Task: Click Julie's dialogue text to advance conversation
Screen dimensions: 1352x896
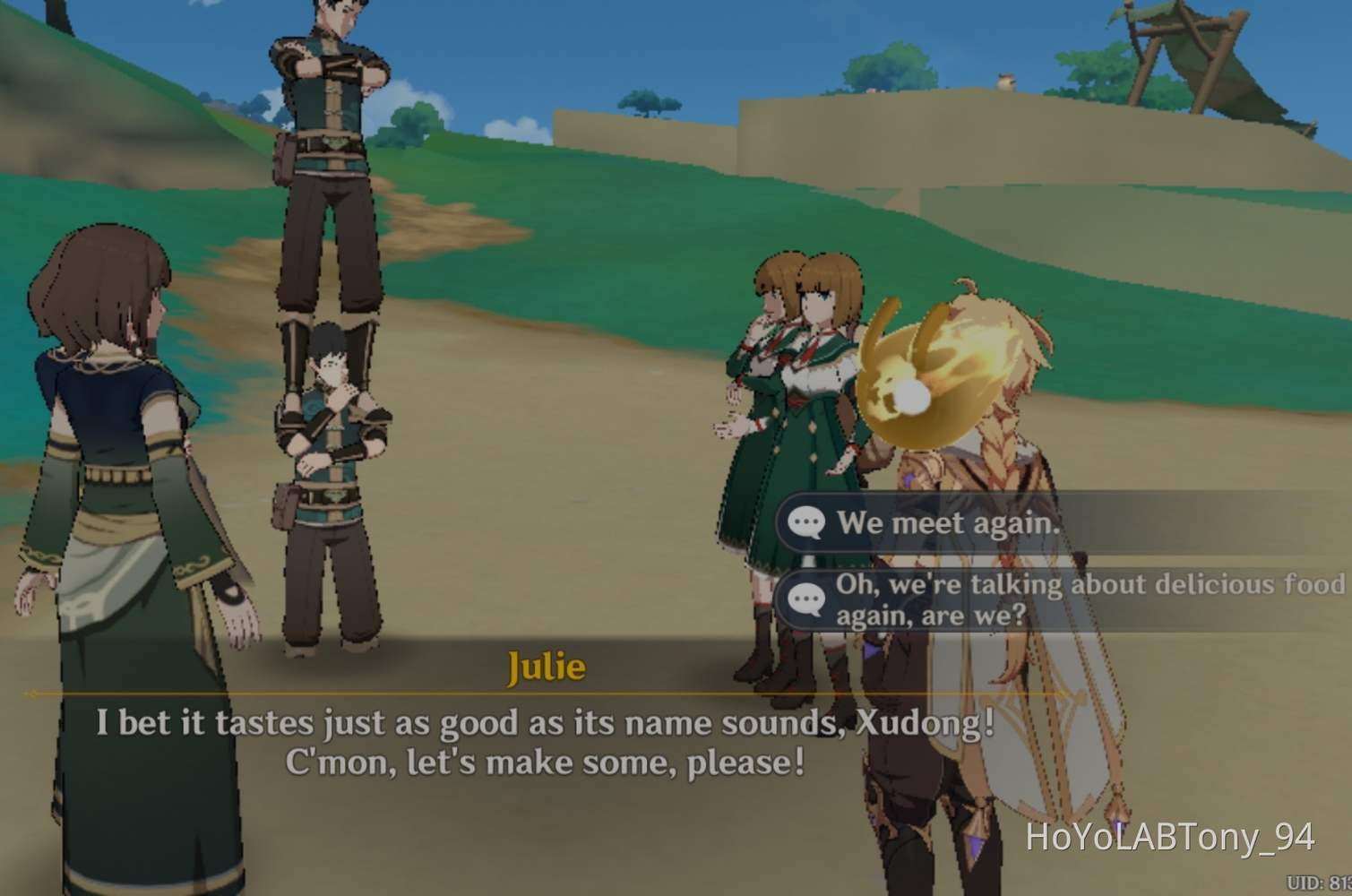Action: (x=538, y=742)
